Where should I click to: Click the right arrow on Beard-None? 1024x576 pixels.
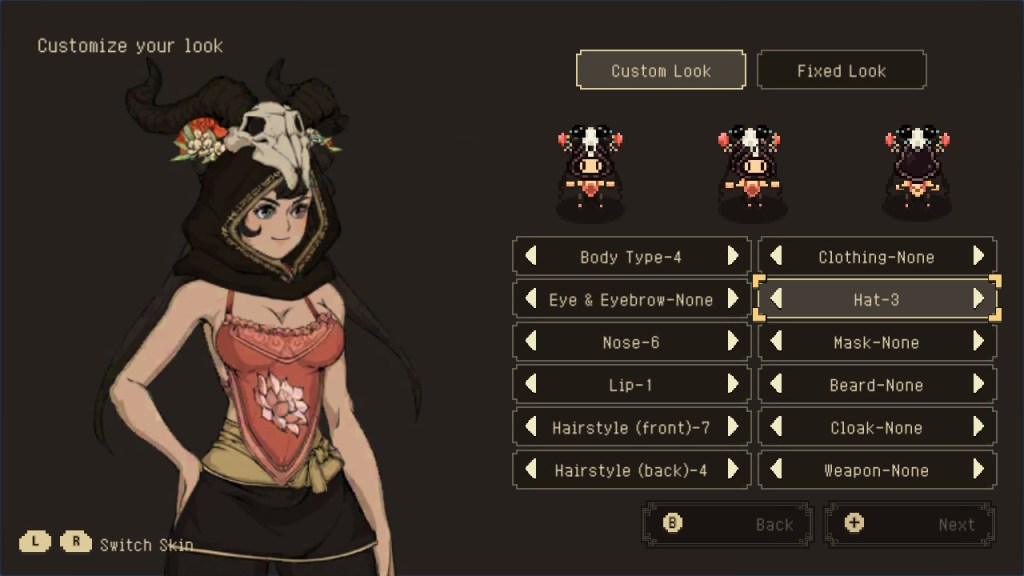pyautogui.click(x=979, y=384)
